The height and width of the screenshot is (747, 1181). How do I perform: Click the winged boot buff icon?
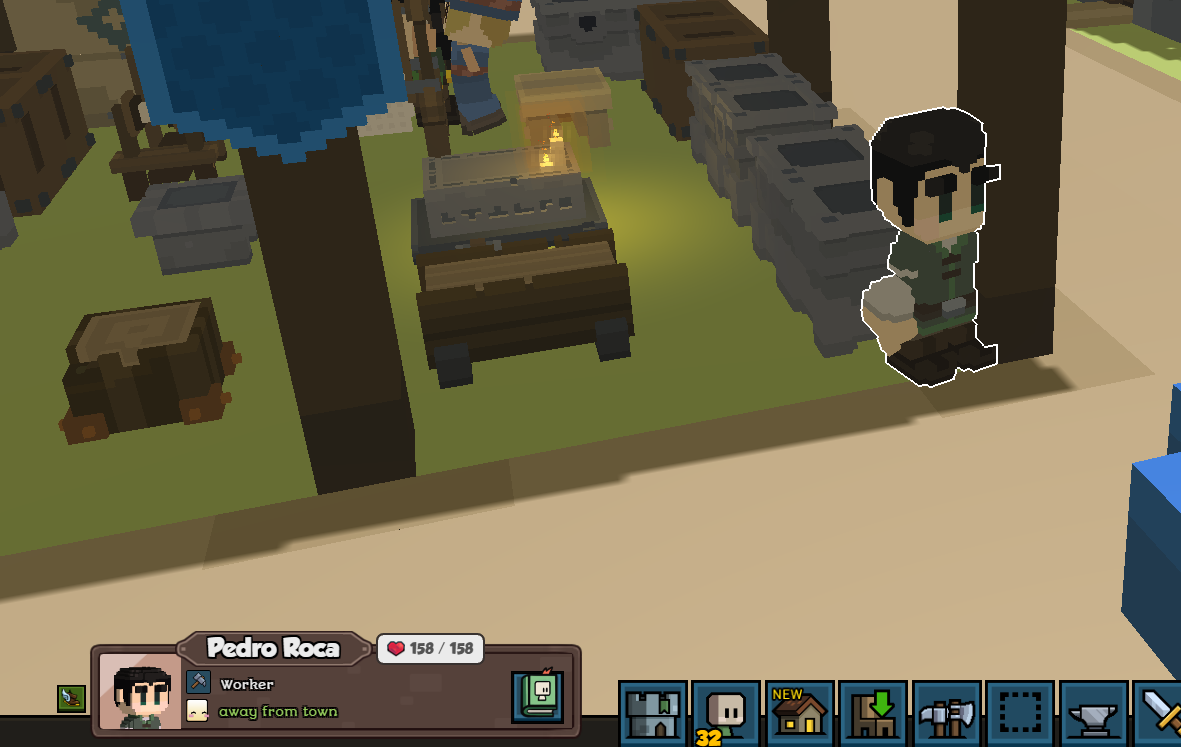(x=71, y=698)
